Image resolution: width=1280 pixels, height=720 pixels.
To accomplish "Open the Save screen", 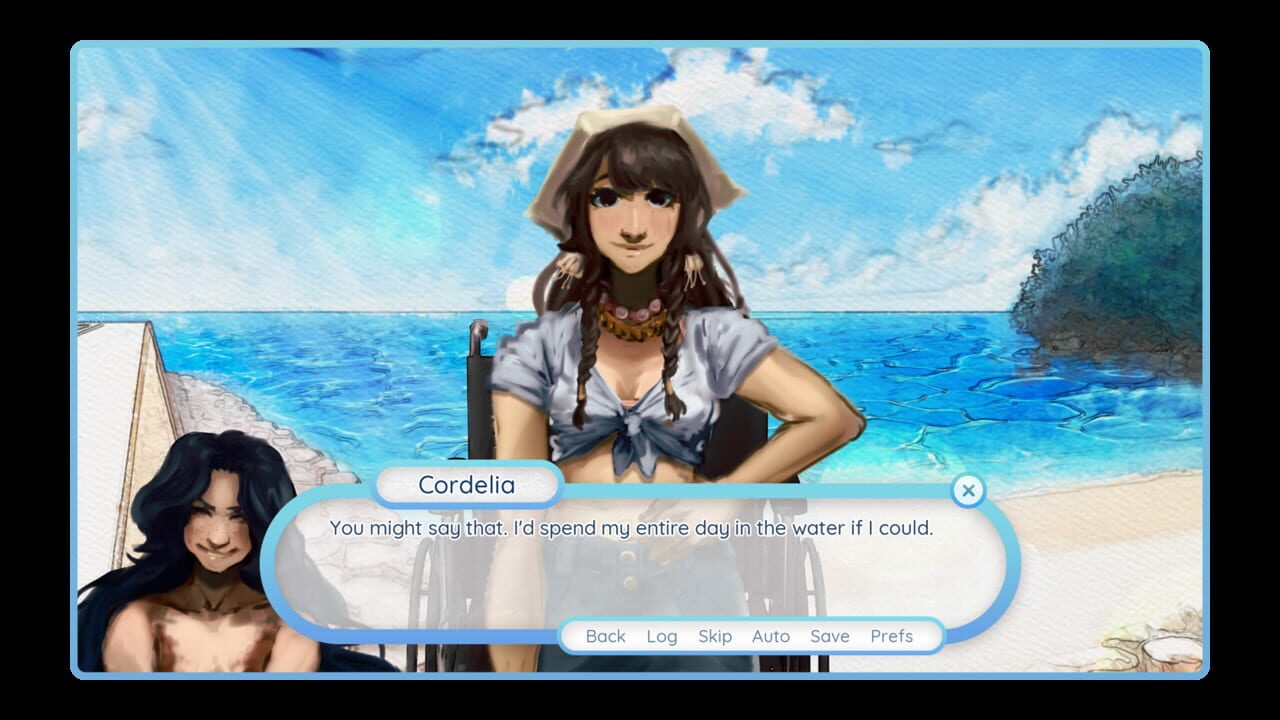I will point(829,636).
